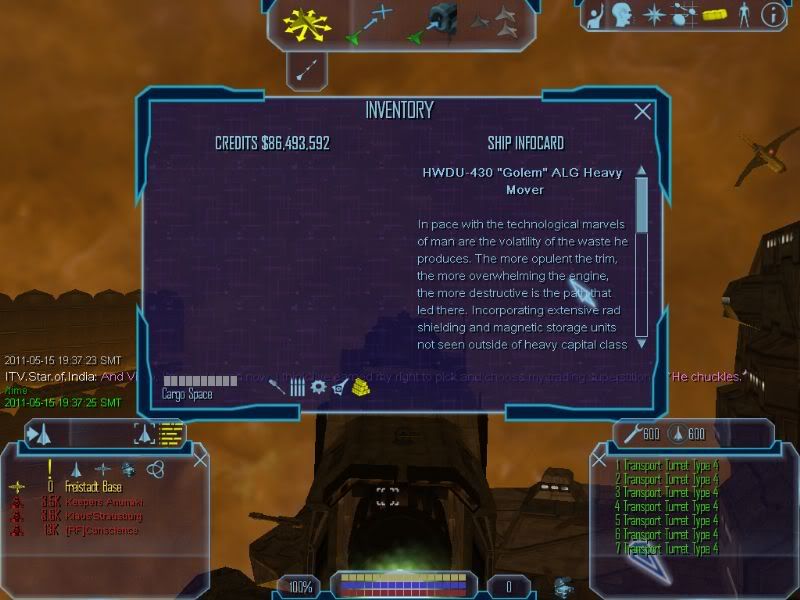Open the information button in the top bar
This screenshot has height=600, width=800.
(x=772, y=15)
